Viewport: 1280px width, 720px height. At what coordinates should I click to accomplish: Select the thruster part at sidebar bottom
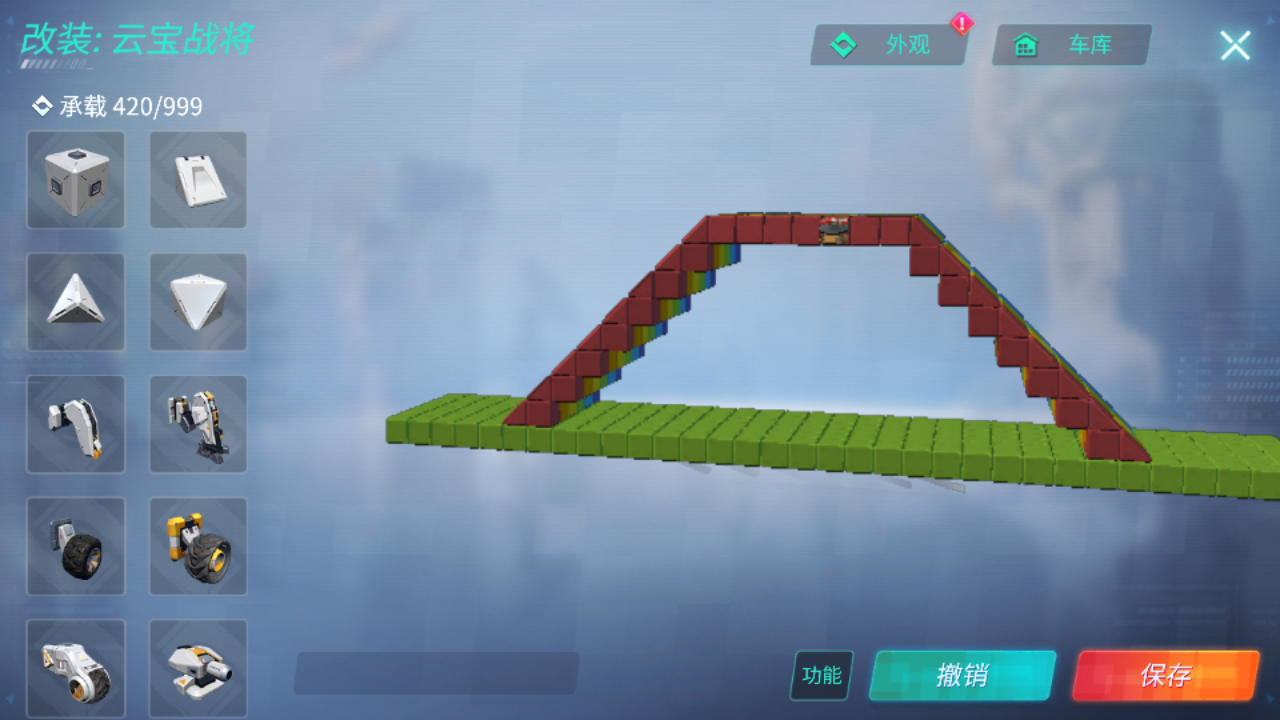[198, 666]
